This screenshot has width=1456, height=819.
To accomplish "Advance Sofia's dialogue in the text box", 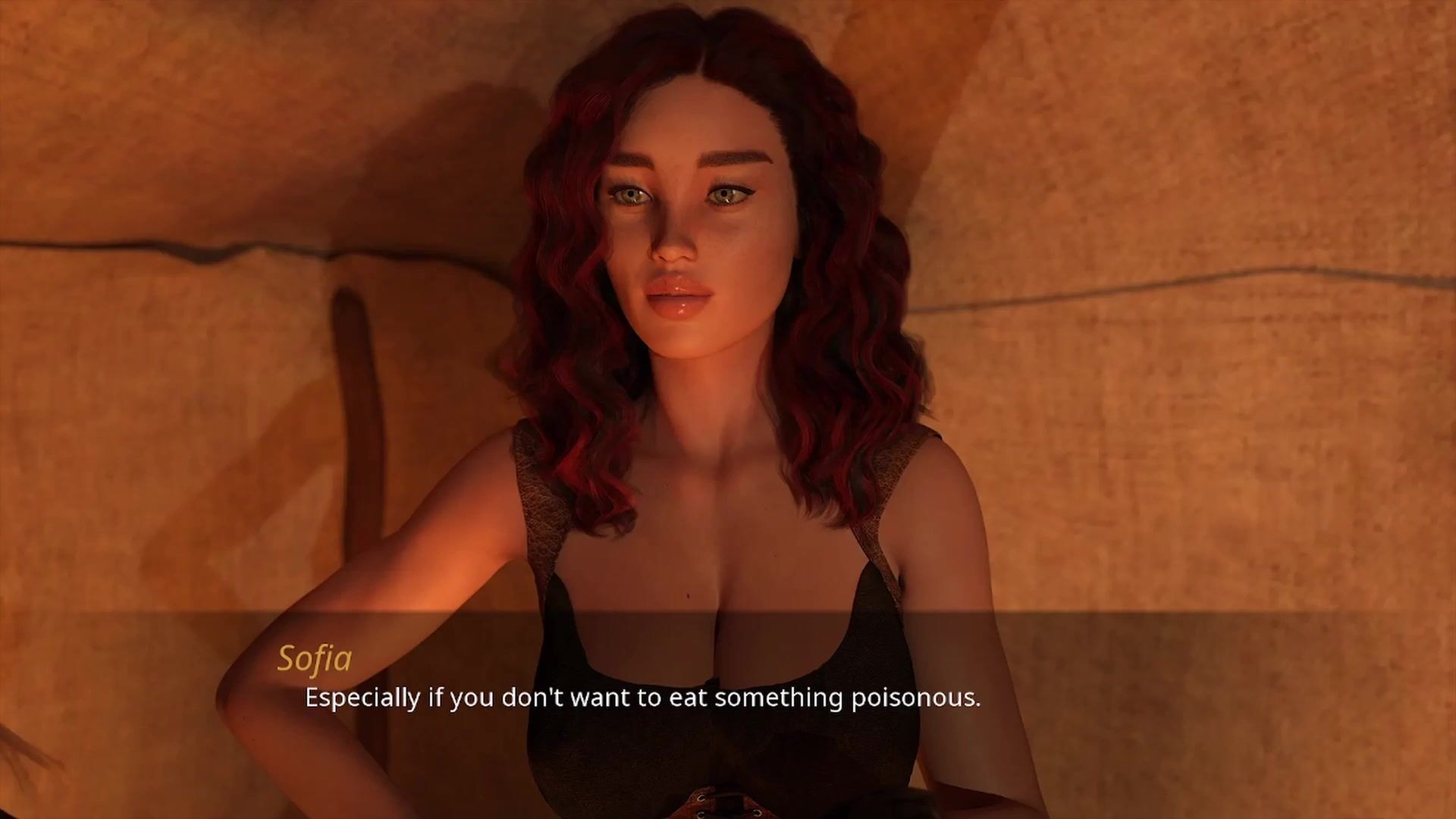I will point(642,698).
